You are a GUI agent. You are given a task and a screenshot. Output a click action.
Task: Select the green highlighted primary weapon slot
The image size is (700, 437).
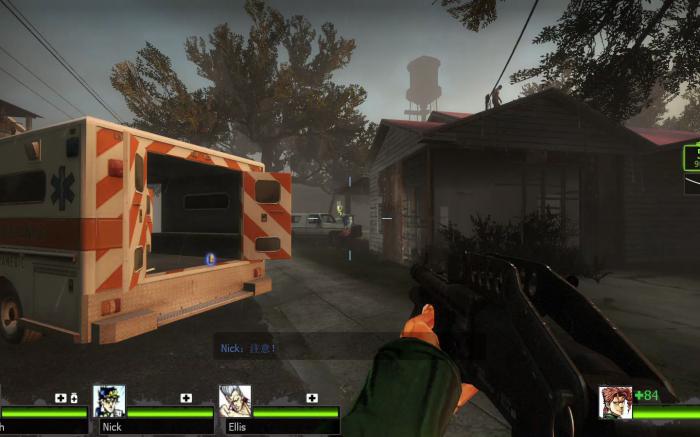pyautogui.click(x=692, y=158)
